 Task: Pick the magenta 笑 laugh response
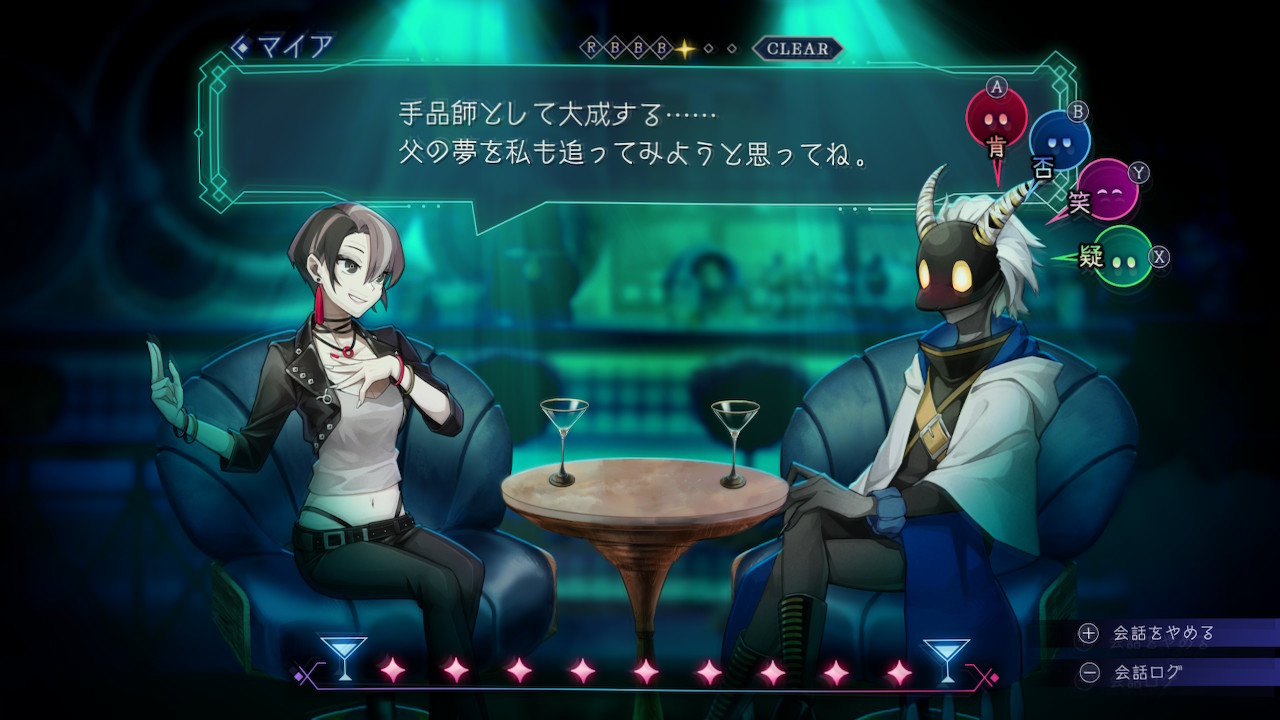click(1106, 188)
